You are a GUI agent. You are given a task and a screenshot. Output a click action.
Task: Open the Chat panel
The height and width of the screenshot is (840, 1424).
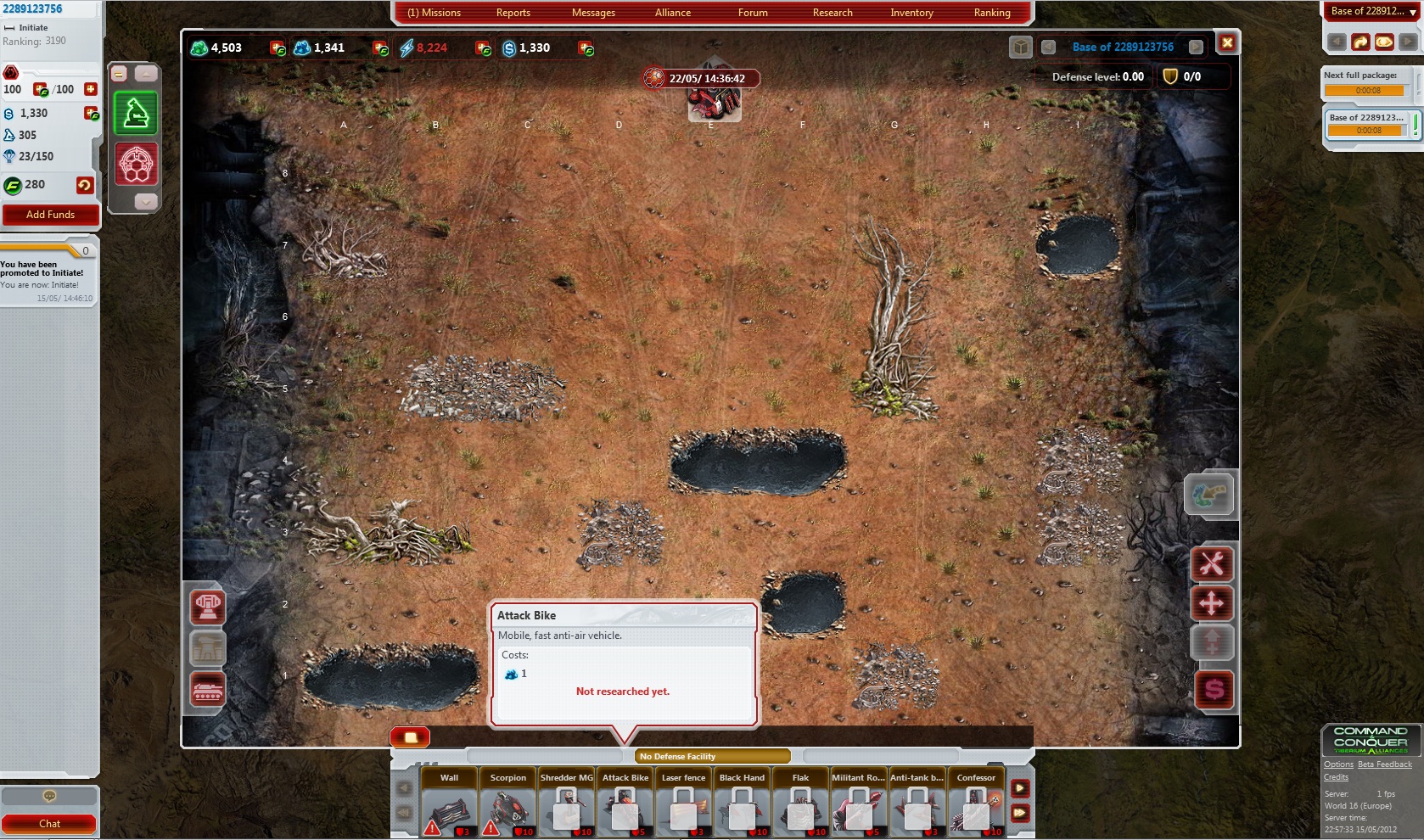tap(49, 823)
